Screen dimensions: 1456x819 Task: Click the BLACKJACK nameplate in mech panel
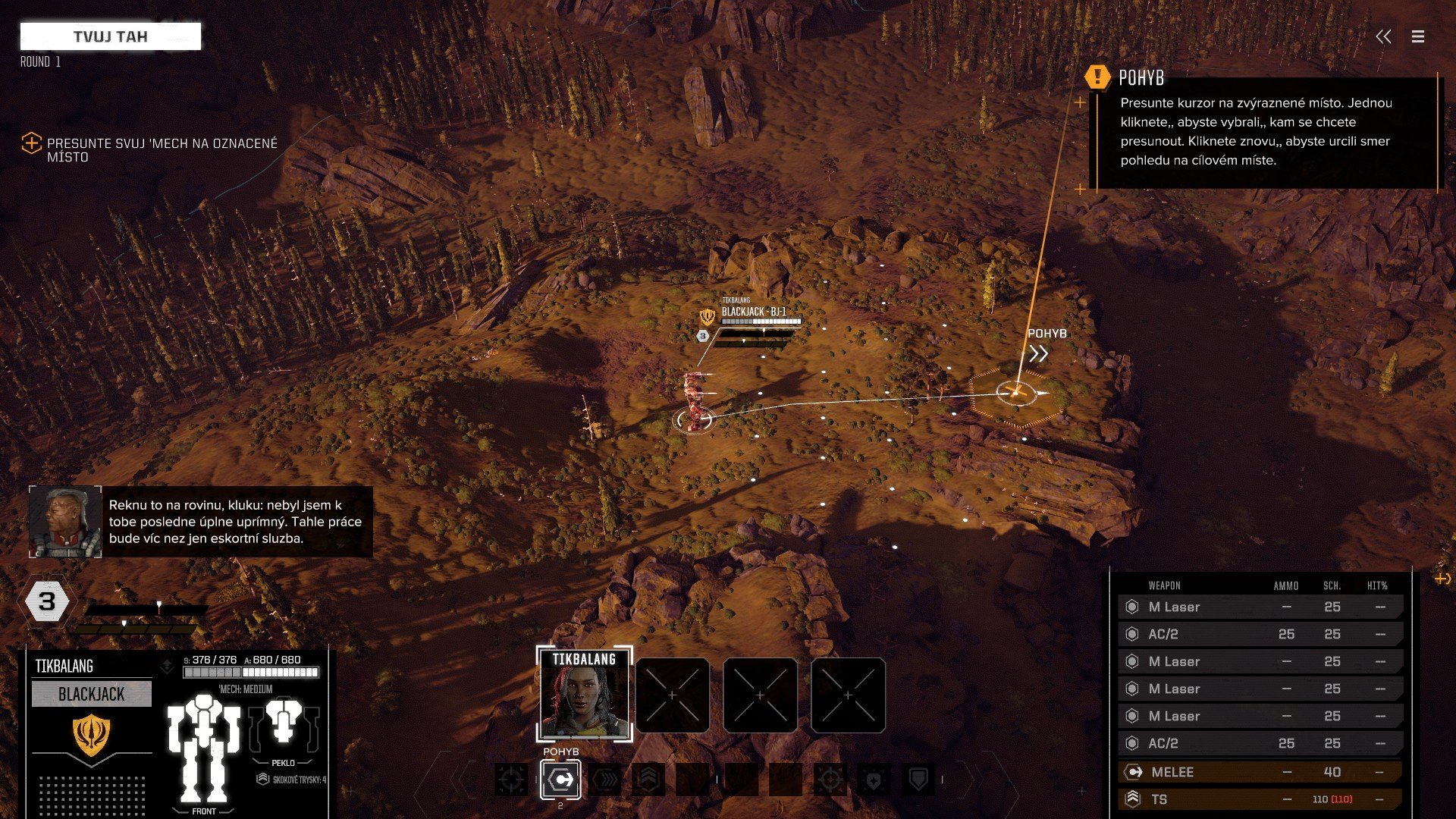point(91,693)
